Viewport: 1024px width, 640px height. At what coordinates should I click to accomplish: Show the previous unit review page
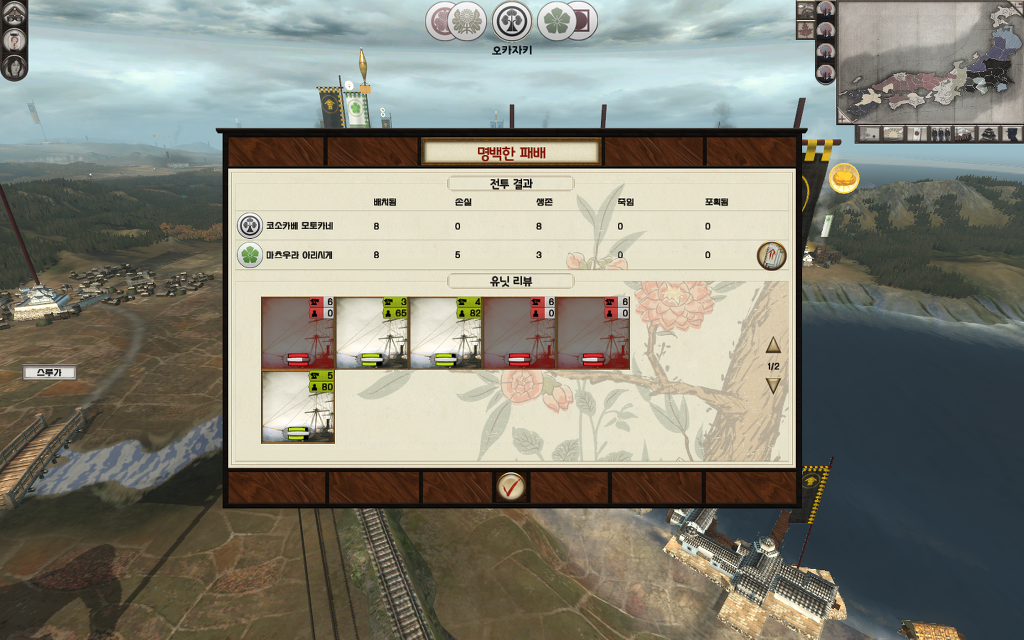point(773,346)
